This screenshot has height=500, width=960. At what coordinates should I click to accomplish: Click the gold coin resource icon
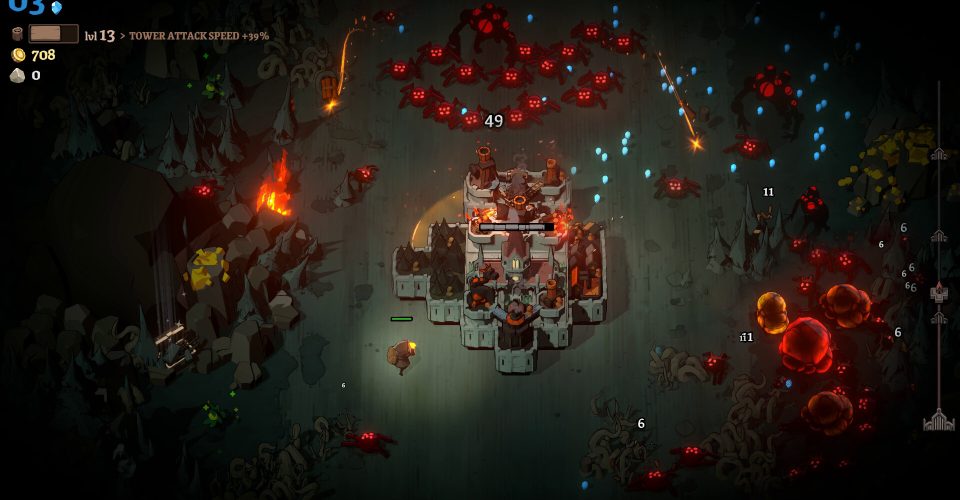click(17, 55)
